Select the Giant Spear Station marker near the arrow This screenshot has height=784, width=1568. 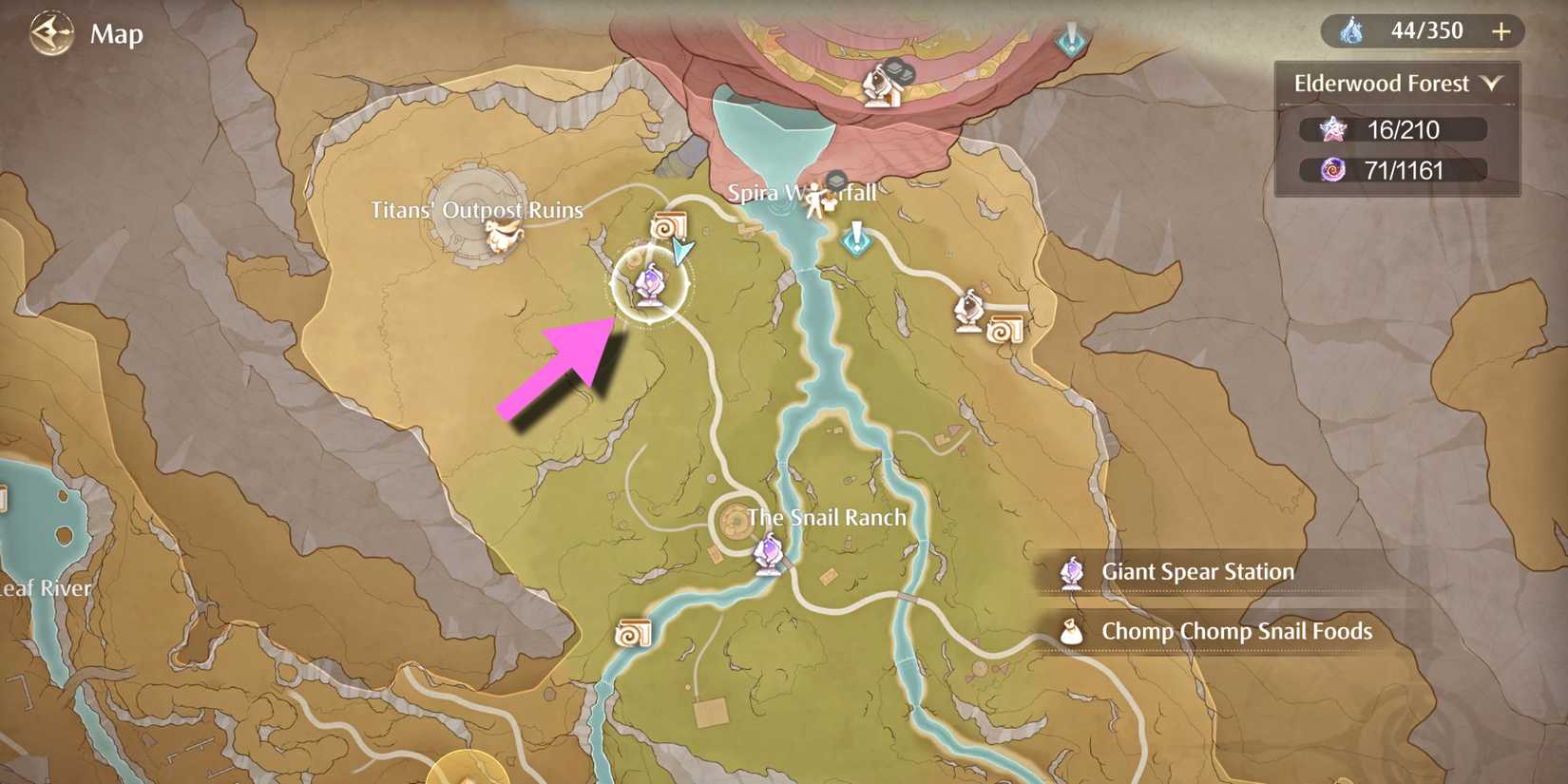point(651,280)
